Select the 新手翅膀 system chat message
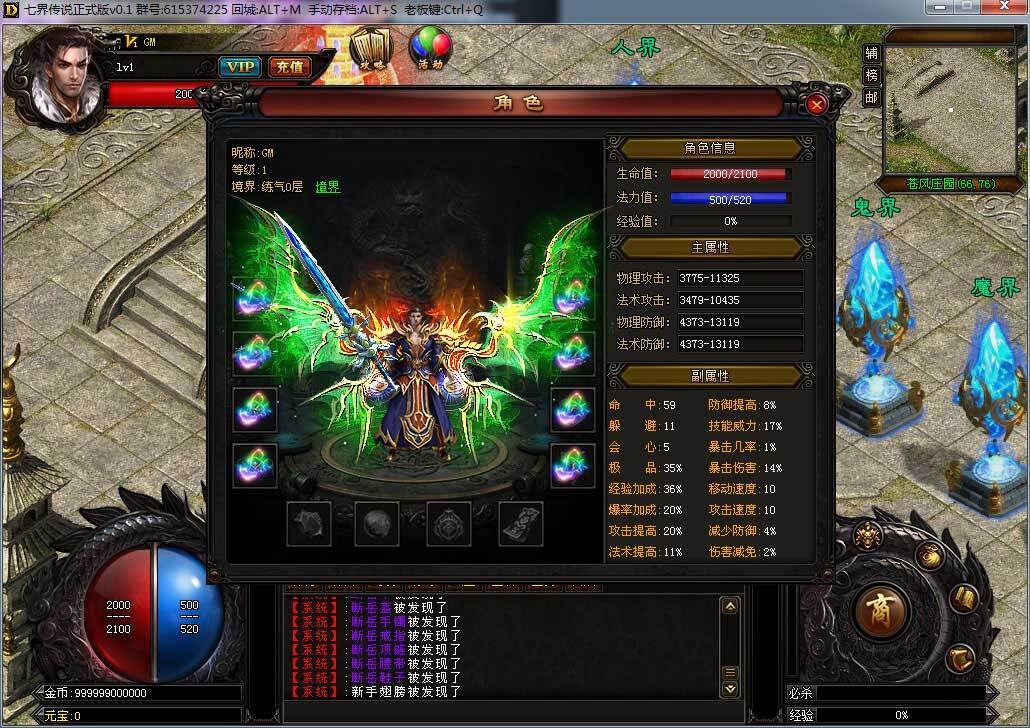 pyautogui.click(x=398, y=691)
